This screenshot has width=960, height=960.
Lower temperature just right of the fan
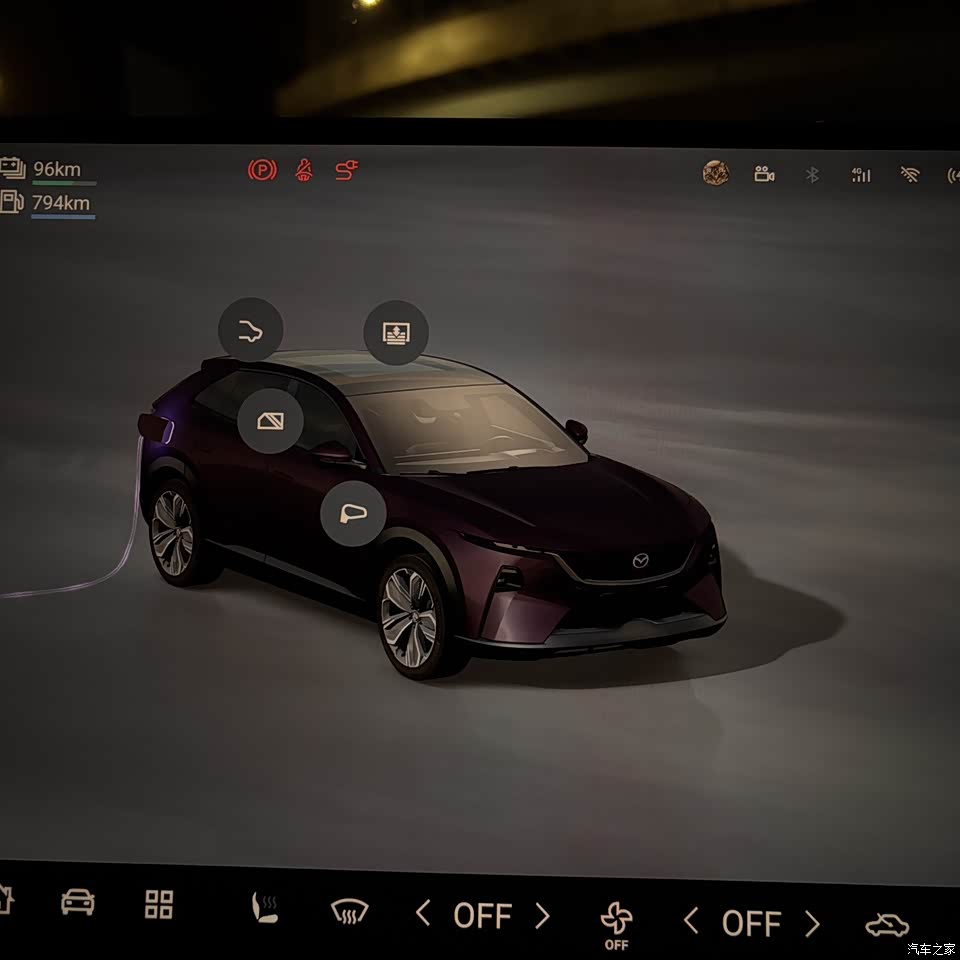pos(690,920)
